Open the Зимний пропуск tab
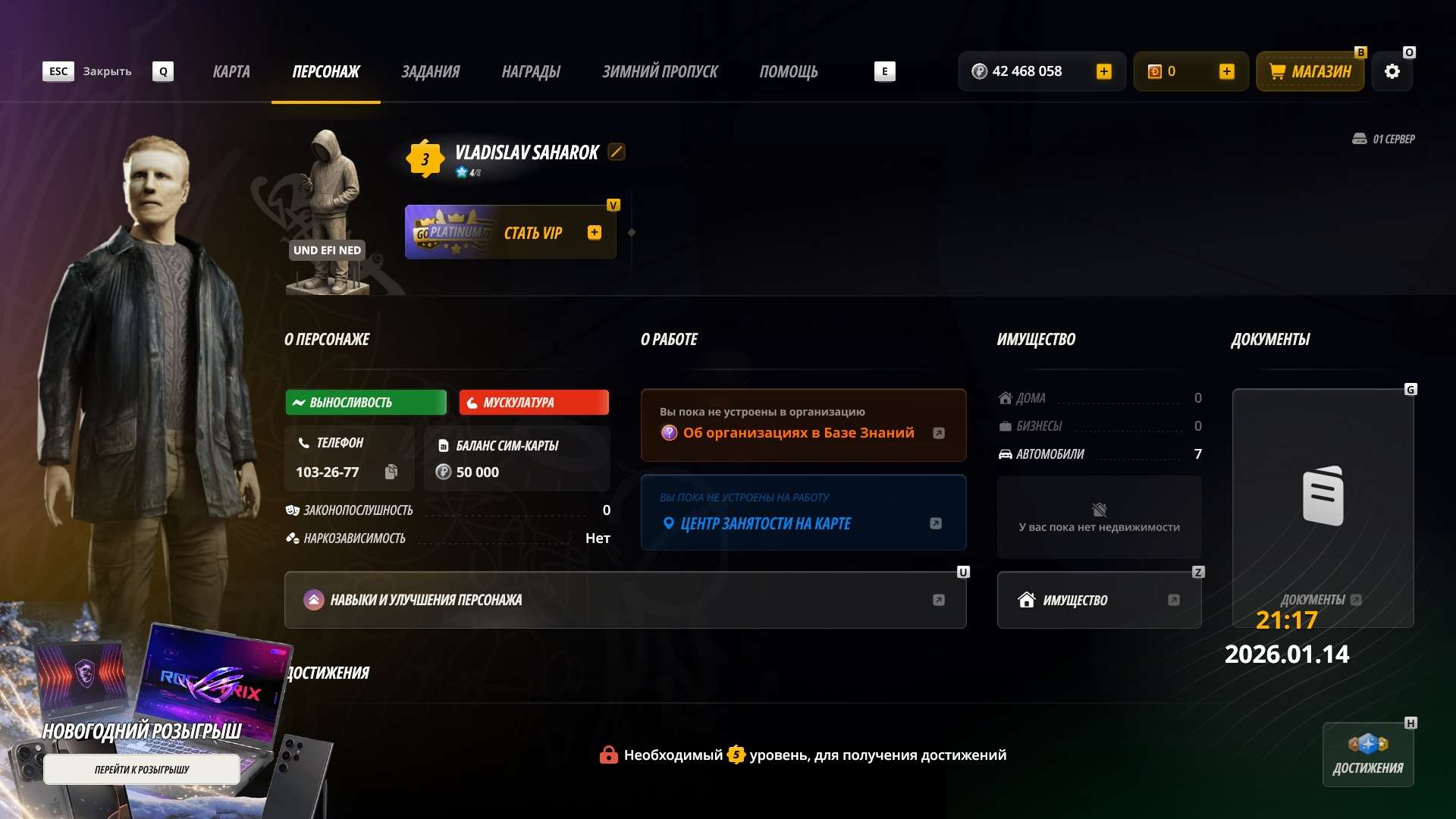The width and height of the screenshot is (1456, 819). pyautogui.click(x=660, y=71)
